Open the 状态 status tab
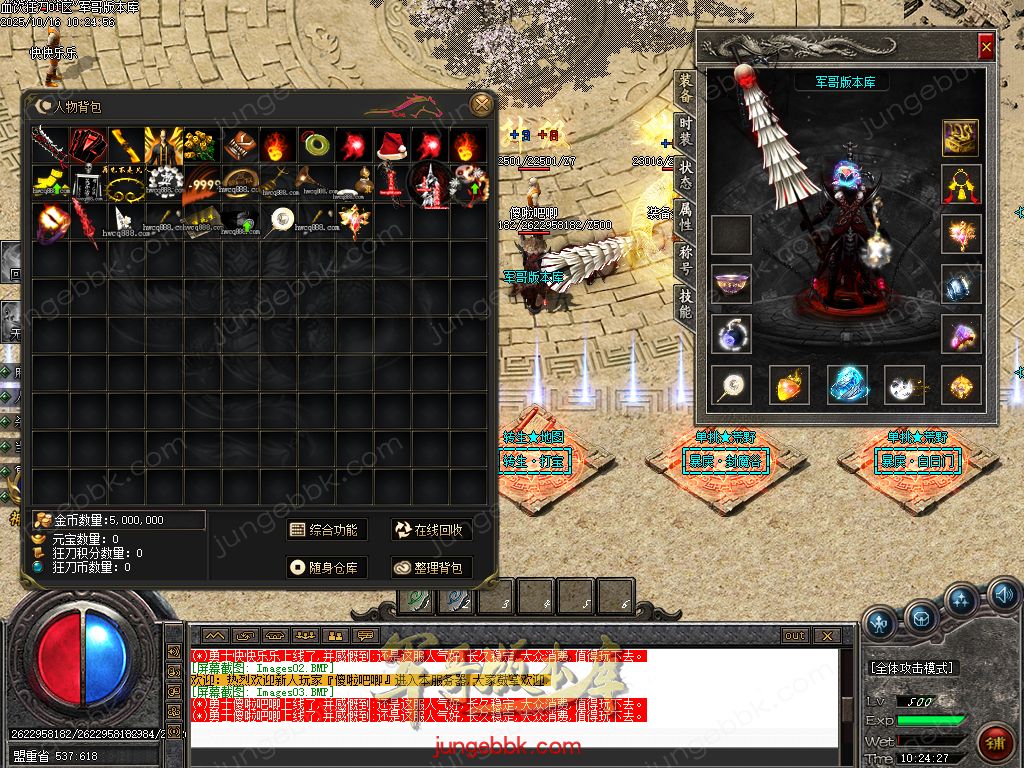This screenshot has width=1024, height=768. (685, 171)
